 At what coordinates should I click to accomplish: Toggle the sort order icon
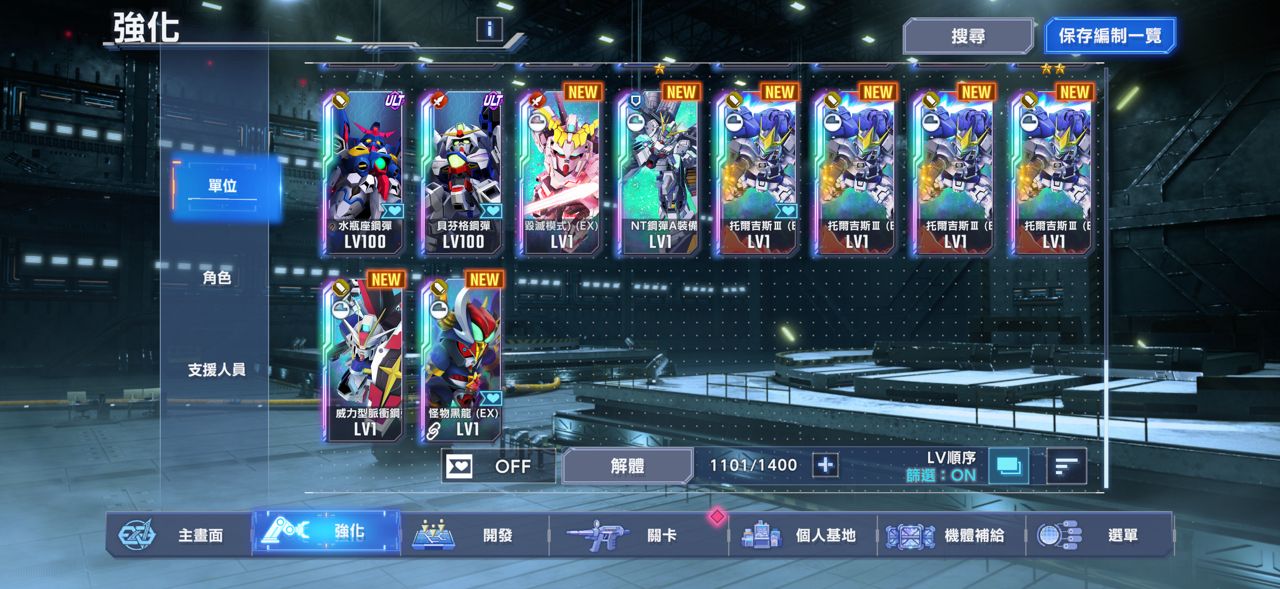point(1066,466)
